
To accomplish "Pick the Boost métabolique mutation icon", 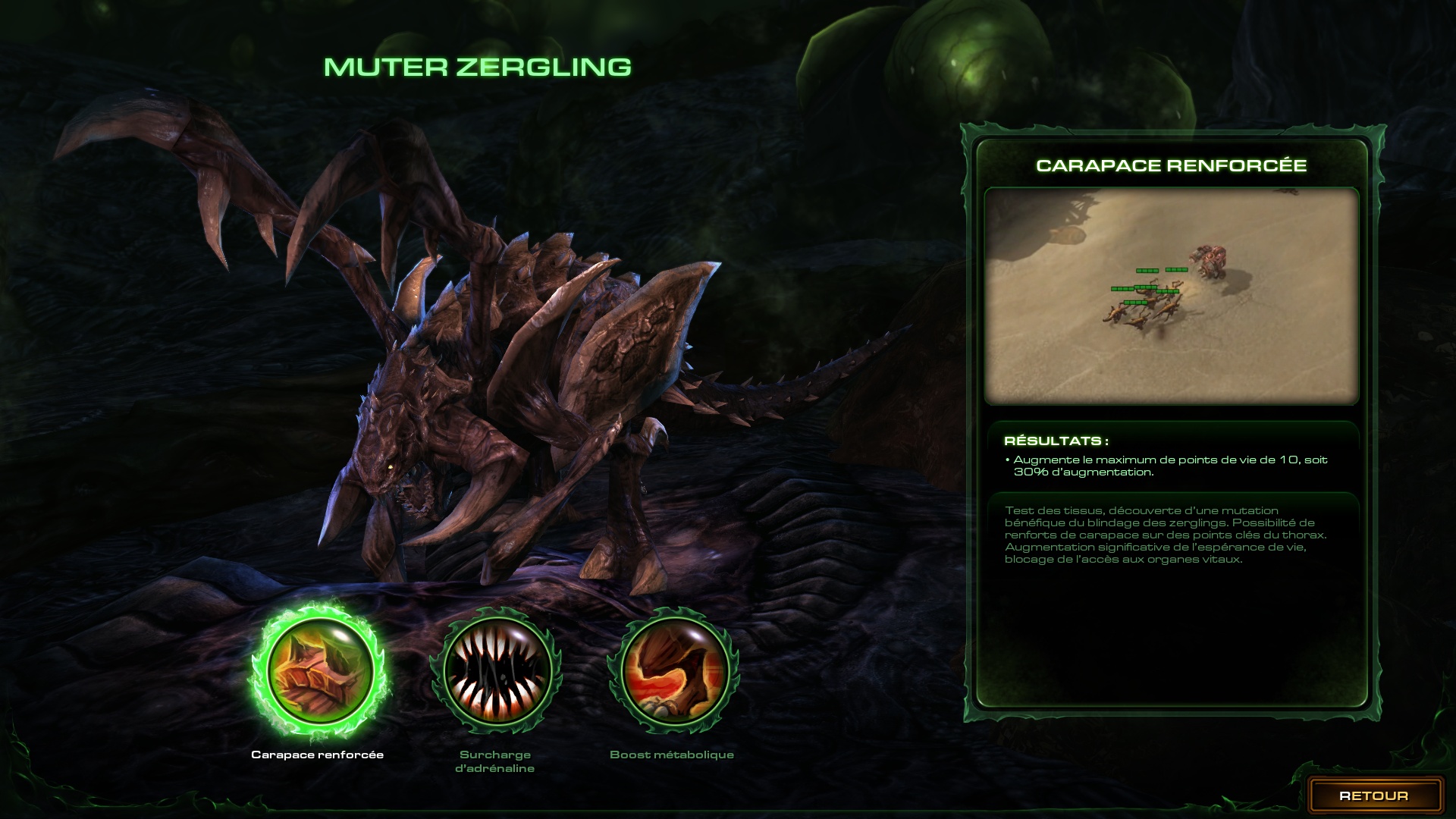I will pos(673,671).
